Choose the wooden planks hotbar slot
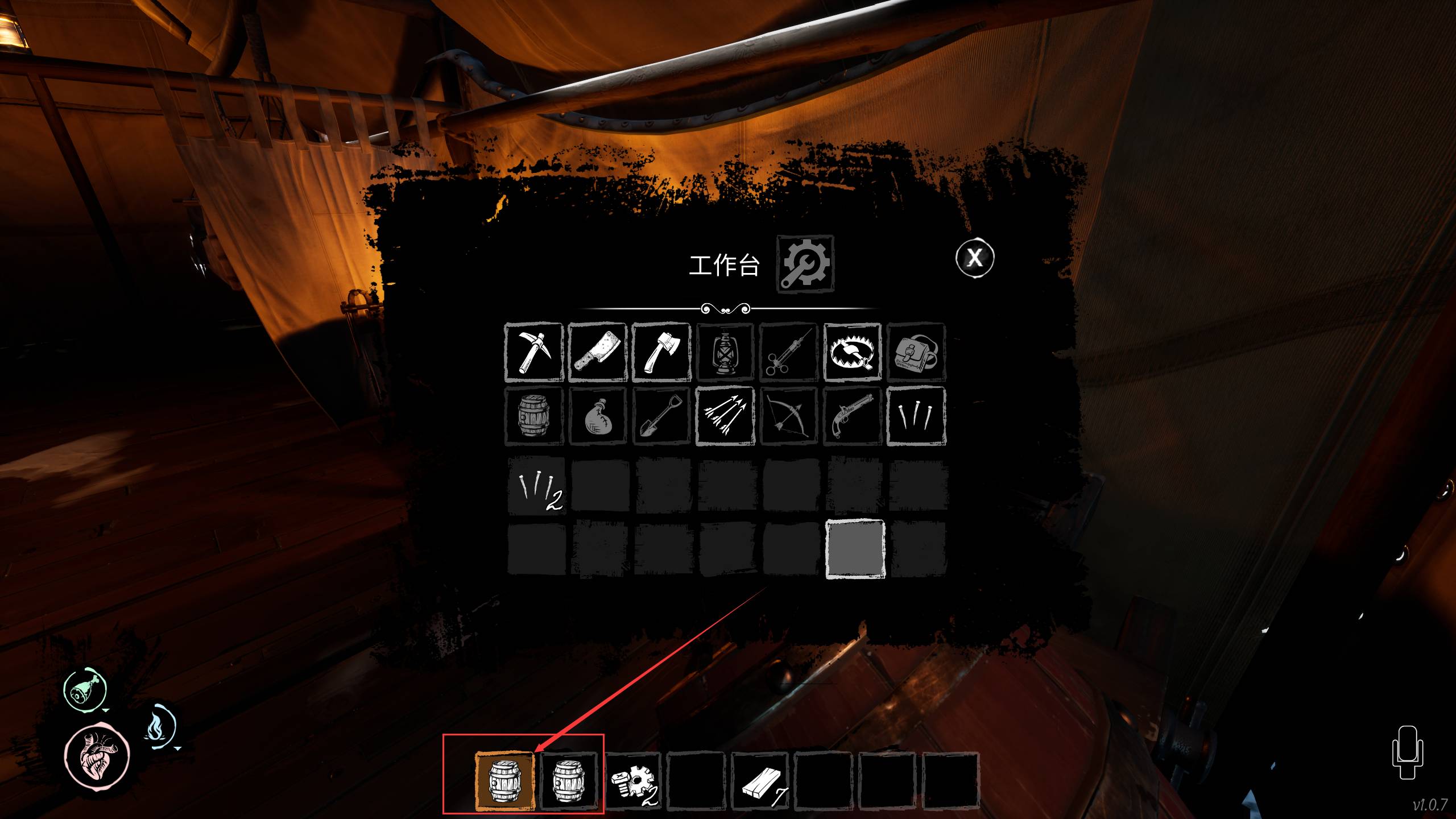Screen dimensions: 1456x819 point(760,780)
